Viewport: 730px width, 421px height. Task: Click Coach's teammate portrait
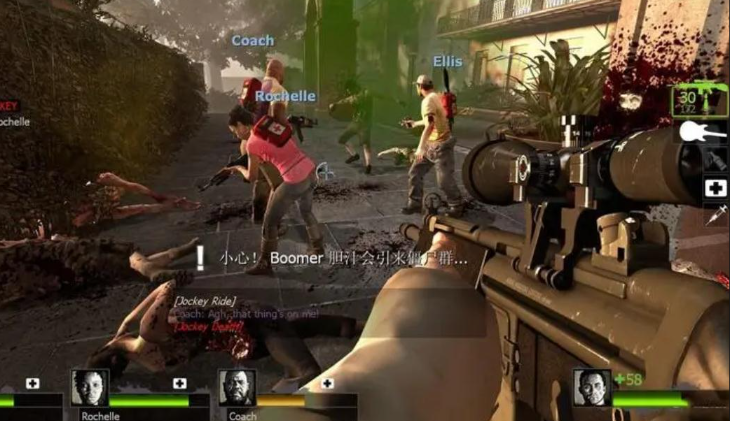237,389
